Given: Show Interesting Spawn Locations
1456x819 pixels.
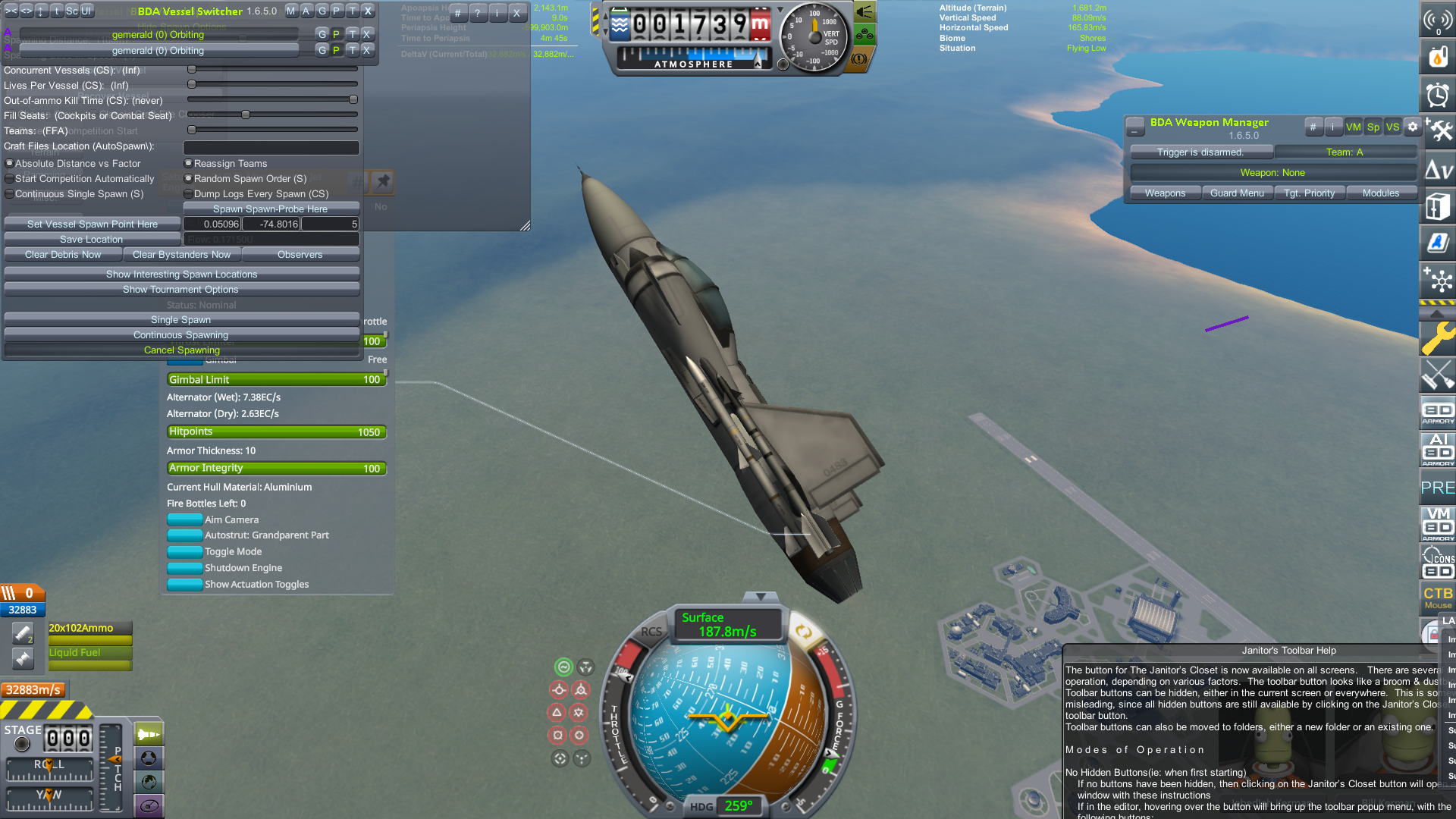Looking at the screenshot, I should coord(181,275).
